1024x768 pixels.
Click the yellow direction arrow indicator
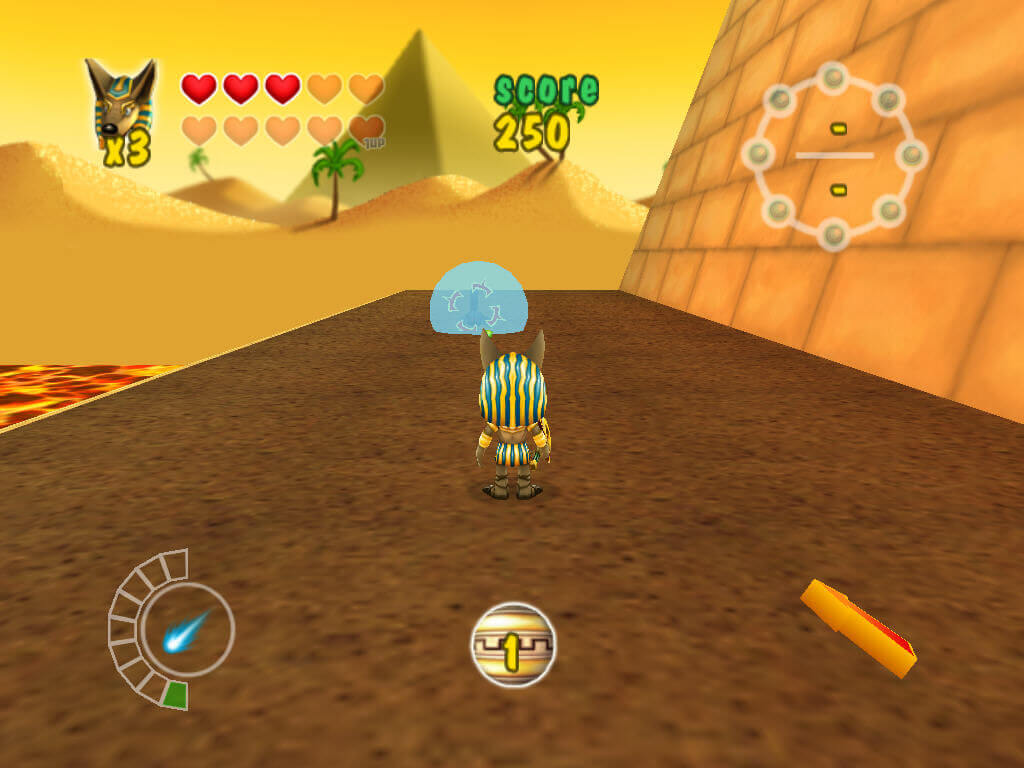858,628
